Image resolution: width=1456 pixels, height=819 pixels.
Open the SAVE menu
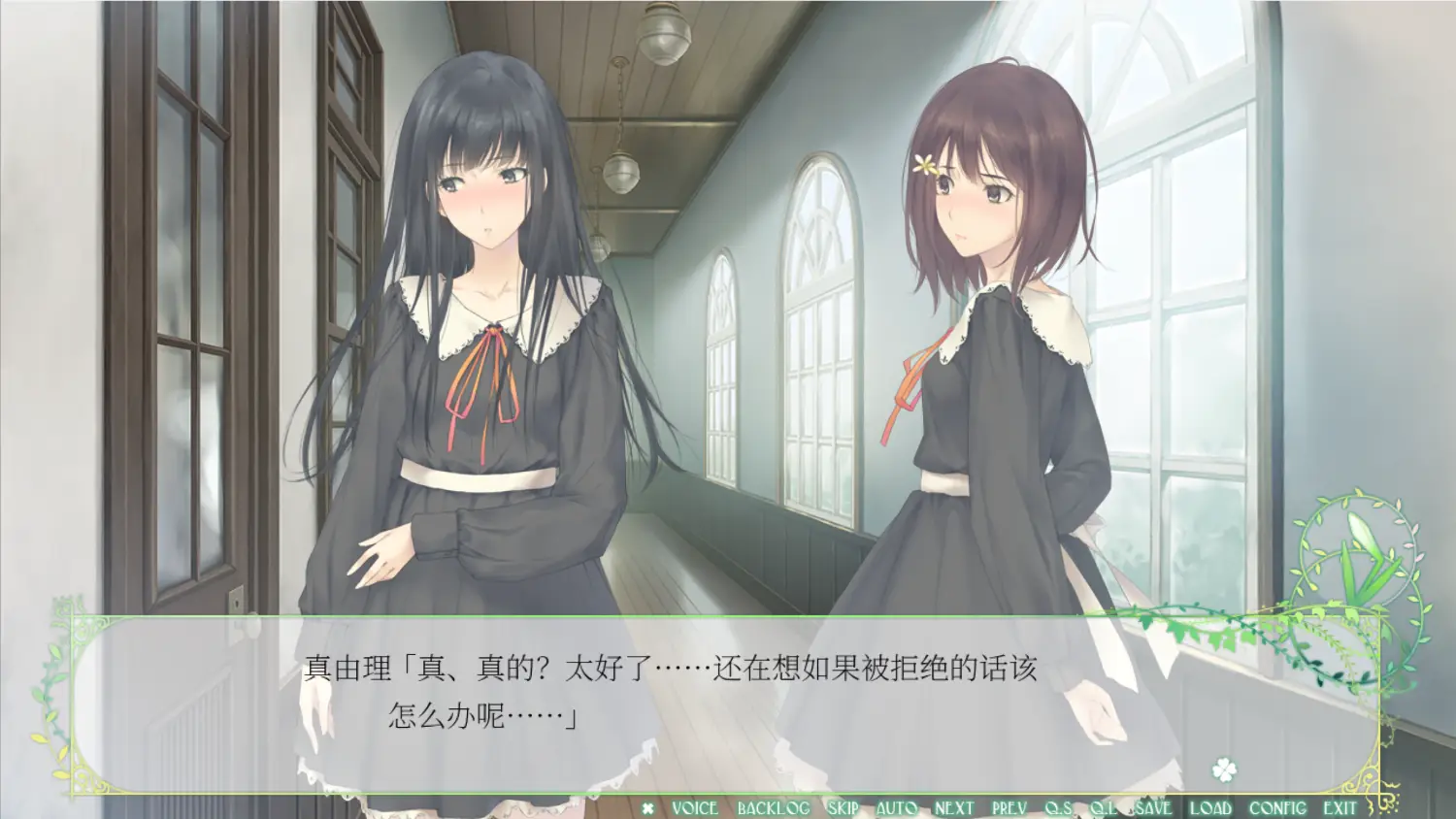click(1153, 808)
